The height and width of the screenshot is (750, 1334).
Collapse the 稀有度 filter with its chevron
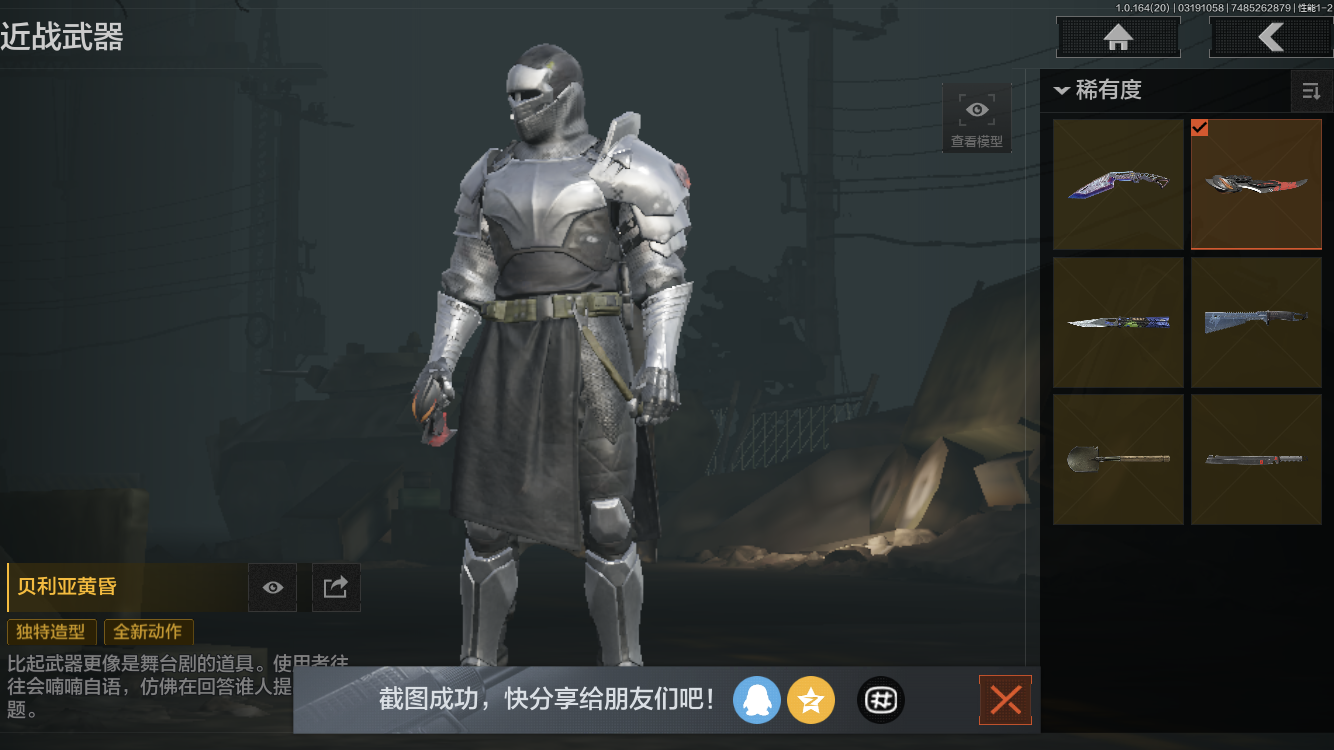tap(1062, 90)
